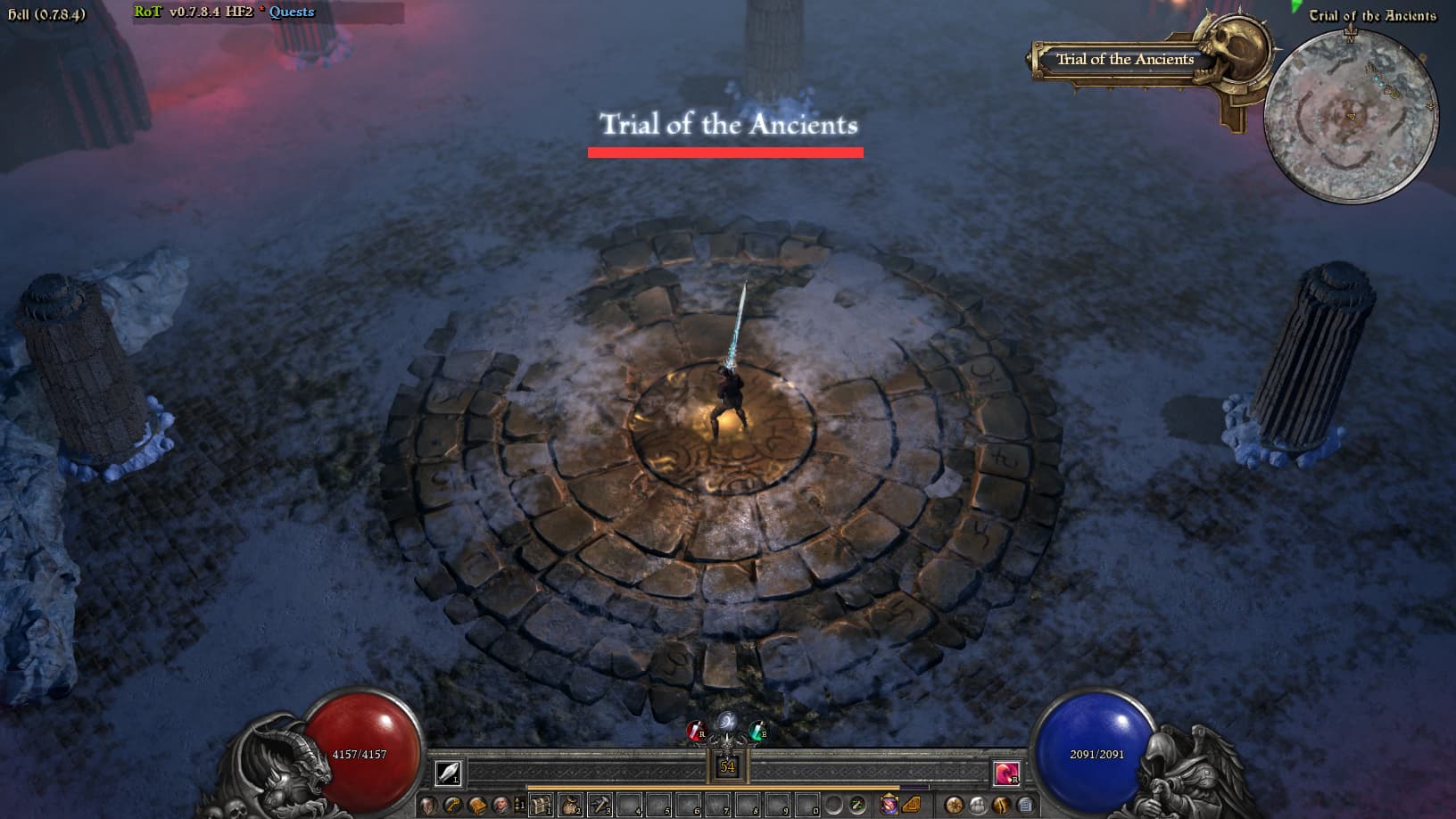Open the treasure chest in hotbar slot 1
Image resolution: width=1456 pixels, height=819 pixels.
tap(542, 806)
